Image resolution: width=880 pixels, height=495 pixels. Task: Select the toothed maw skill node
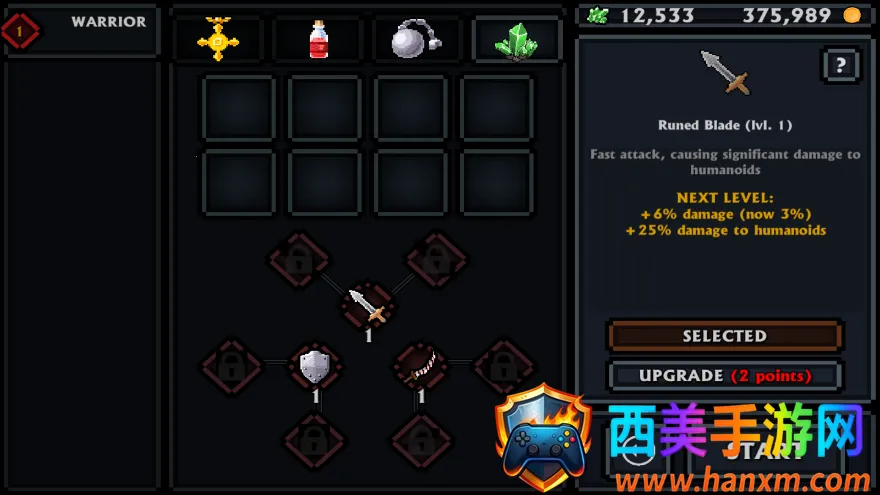click(x=421, y=365)
